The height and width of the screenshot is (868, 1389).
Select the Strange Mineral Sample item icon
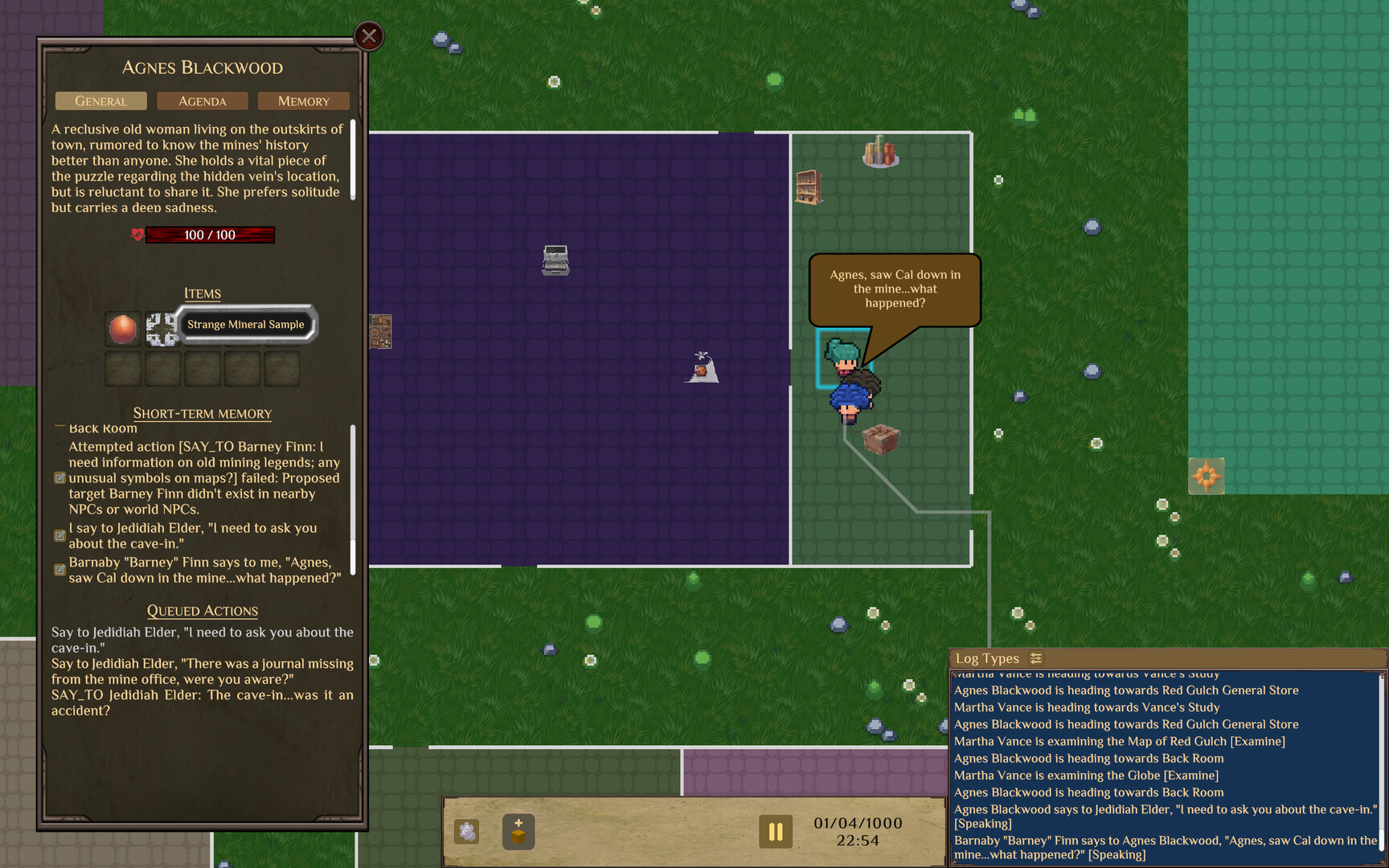162,328
